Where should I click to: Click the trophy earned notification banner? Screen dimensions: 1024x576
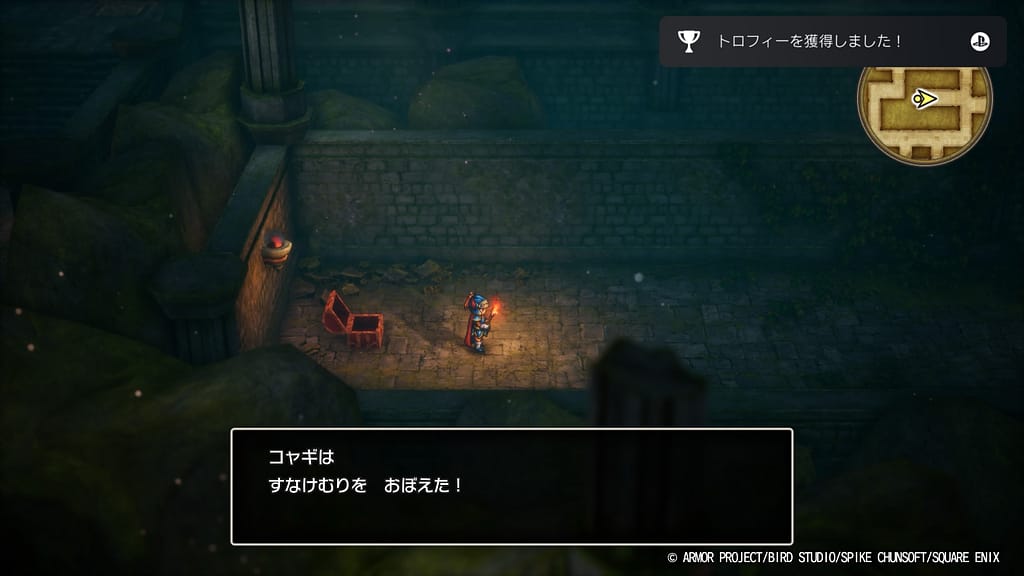click(x=832, y=41)
